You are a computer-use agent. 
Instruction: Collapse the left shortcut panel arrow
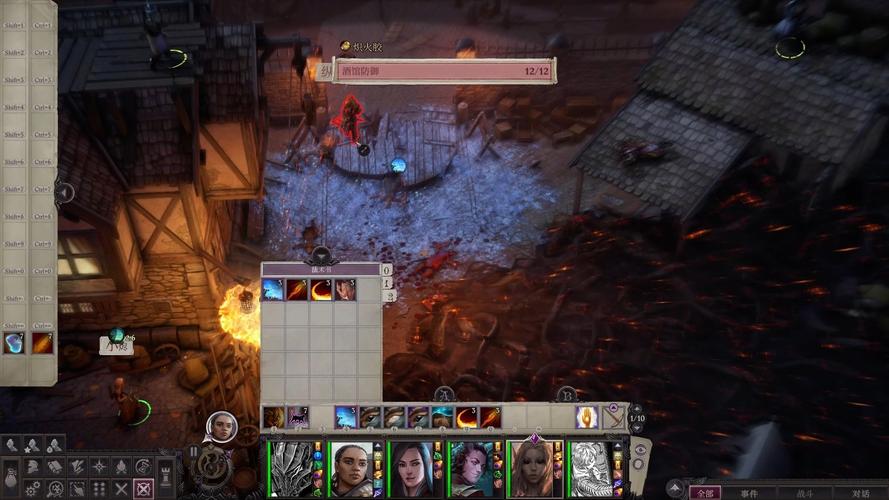(64, 192)
